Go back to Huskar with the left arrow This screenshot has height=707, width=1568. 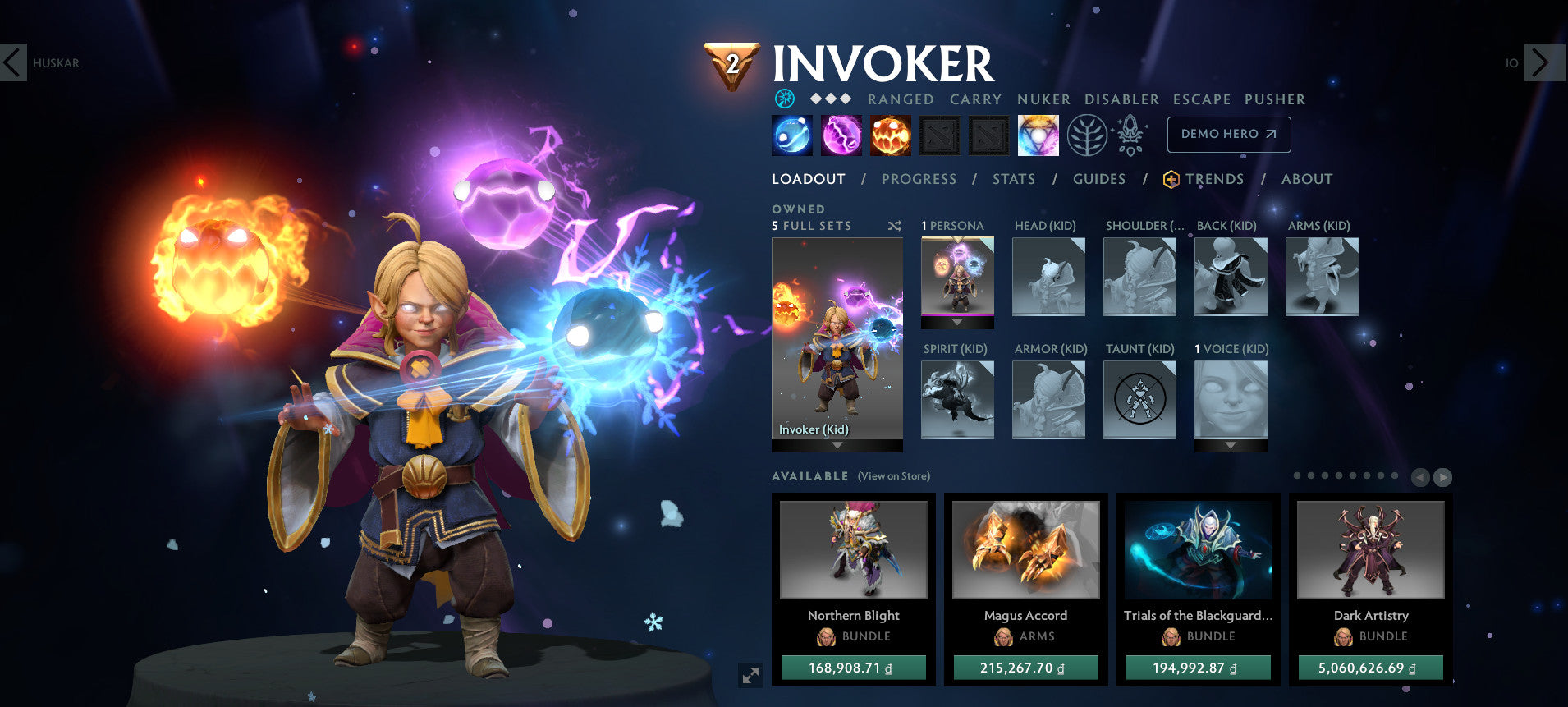tap(12, 62)
